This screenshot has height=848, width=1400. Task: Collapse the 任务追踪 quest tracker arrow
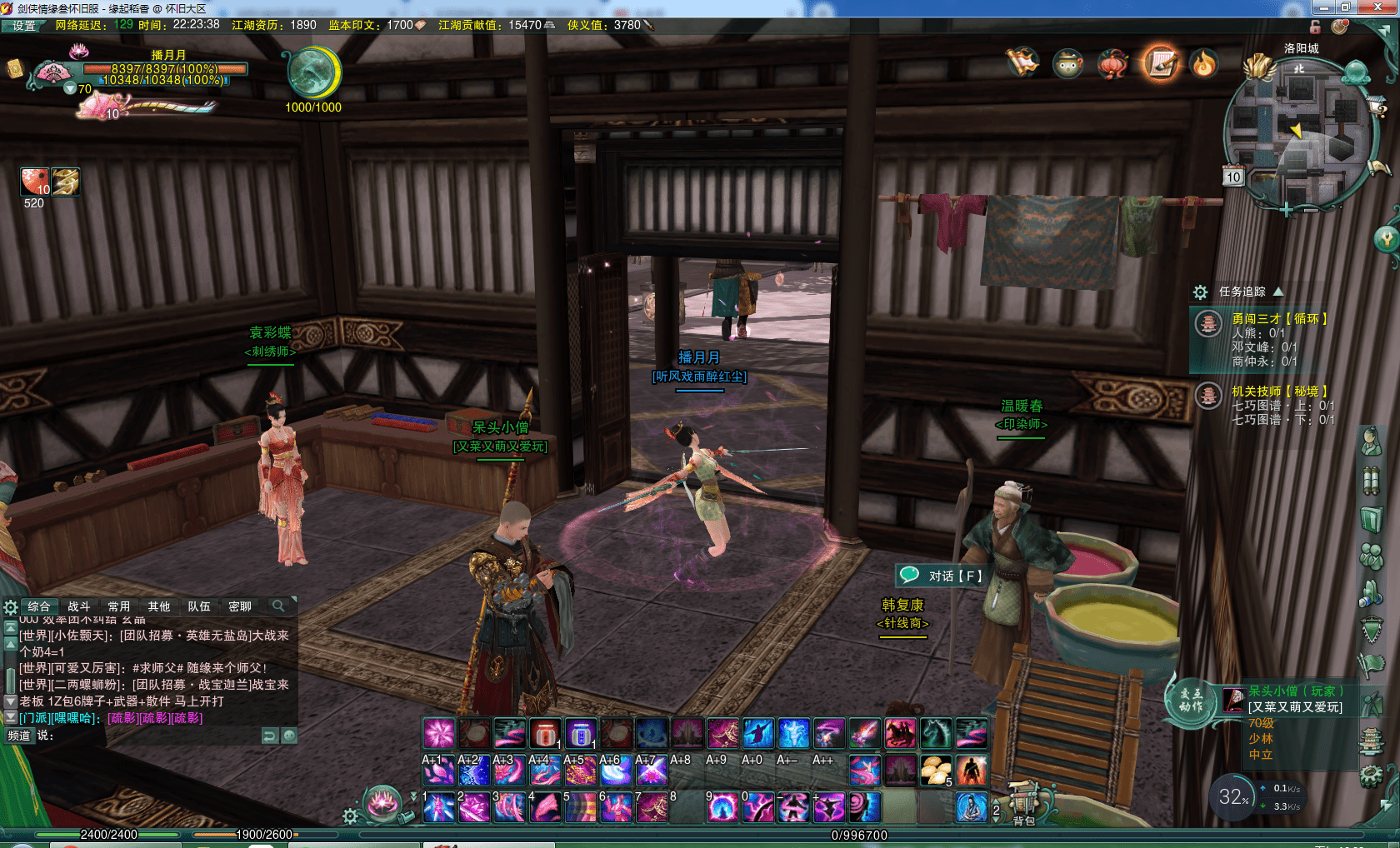(1278, 292)
